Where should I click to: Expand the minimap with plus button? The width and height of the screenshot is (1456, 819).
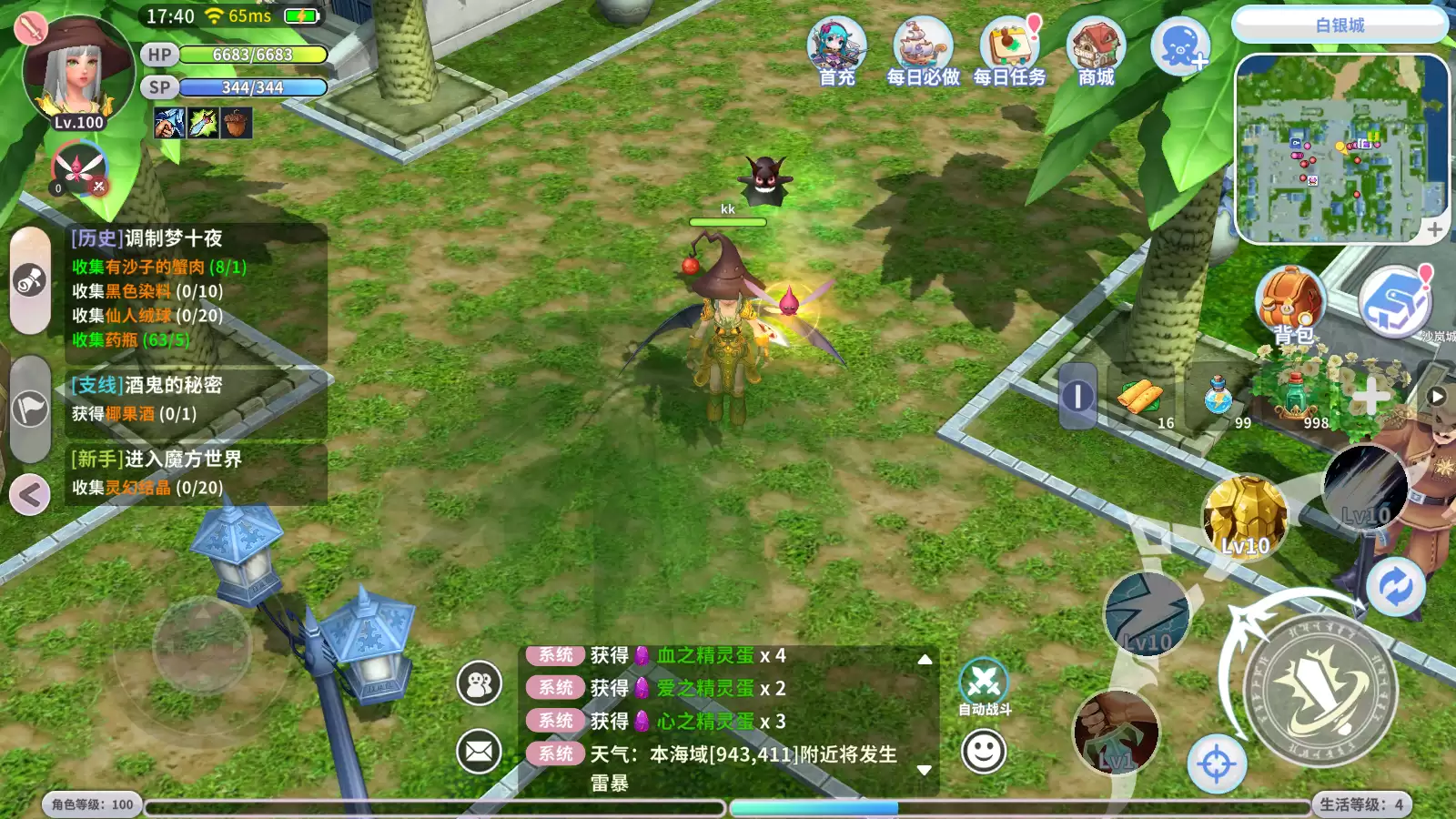(1434, 227)
